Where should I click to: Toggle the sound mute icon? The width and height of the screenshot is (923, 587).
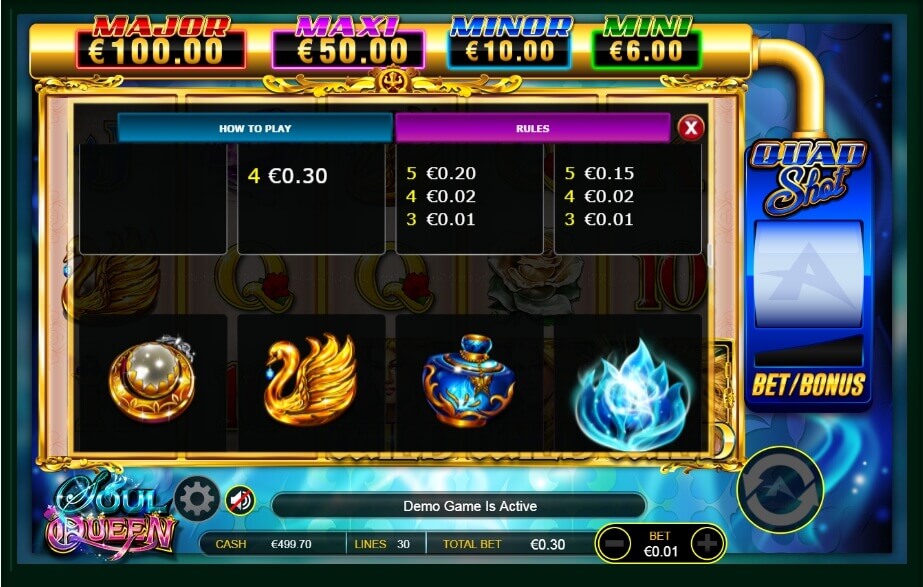pos(239,499)
